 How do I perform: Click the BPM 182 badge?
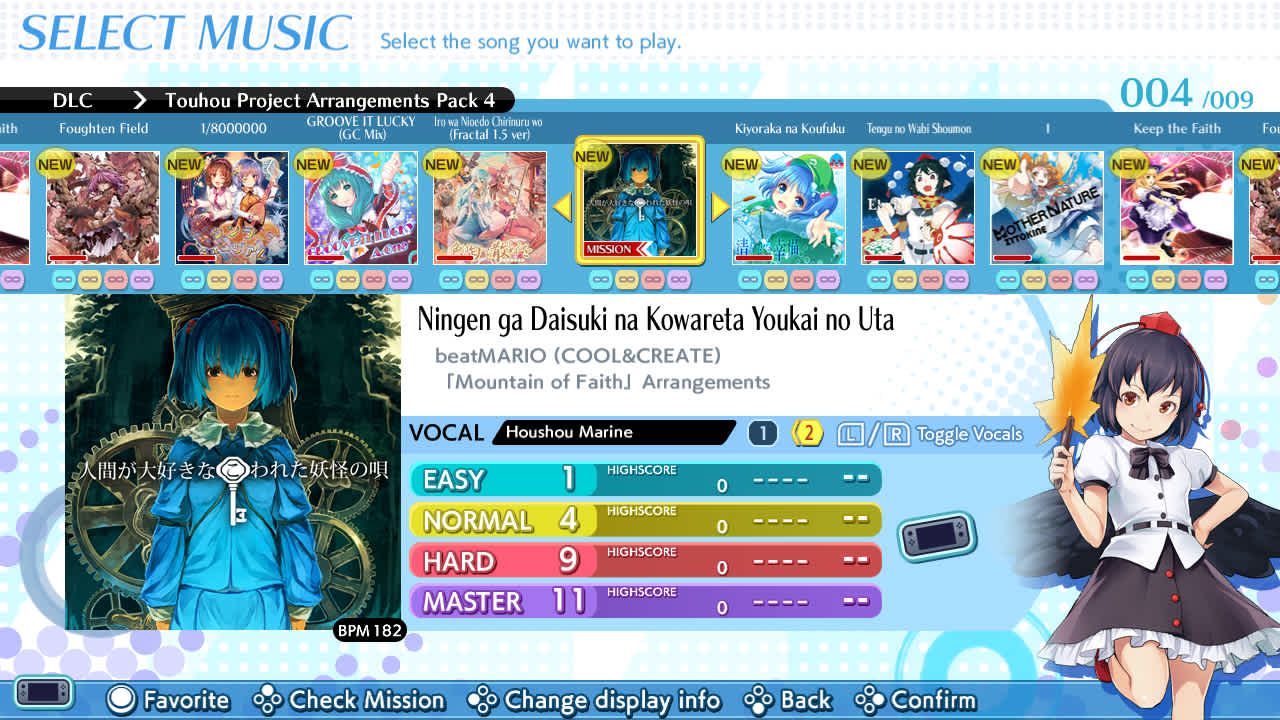369,630
